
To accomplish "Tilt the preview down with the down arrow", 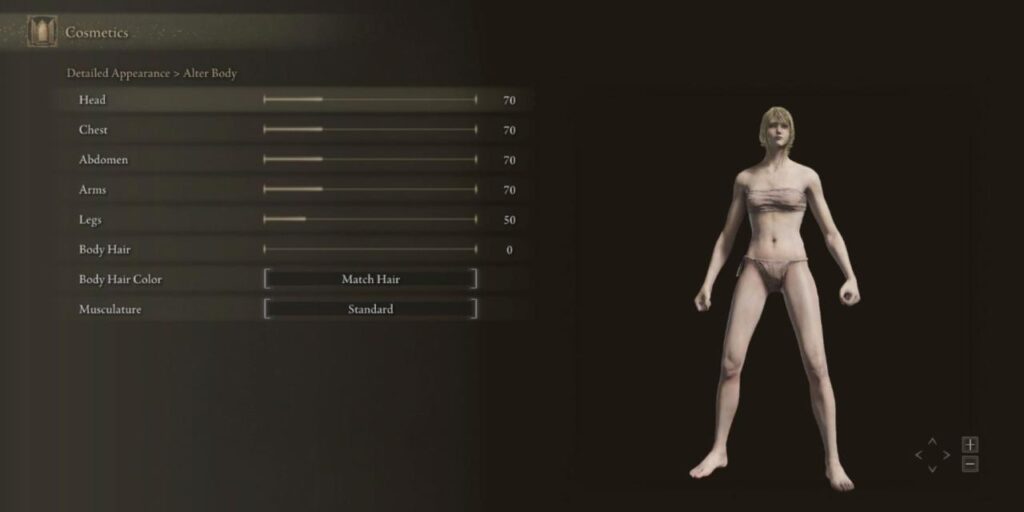I will [x=933, y=468].
